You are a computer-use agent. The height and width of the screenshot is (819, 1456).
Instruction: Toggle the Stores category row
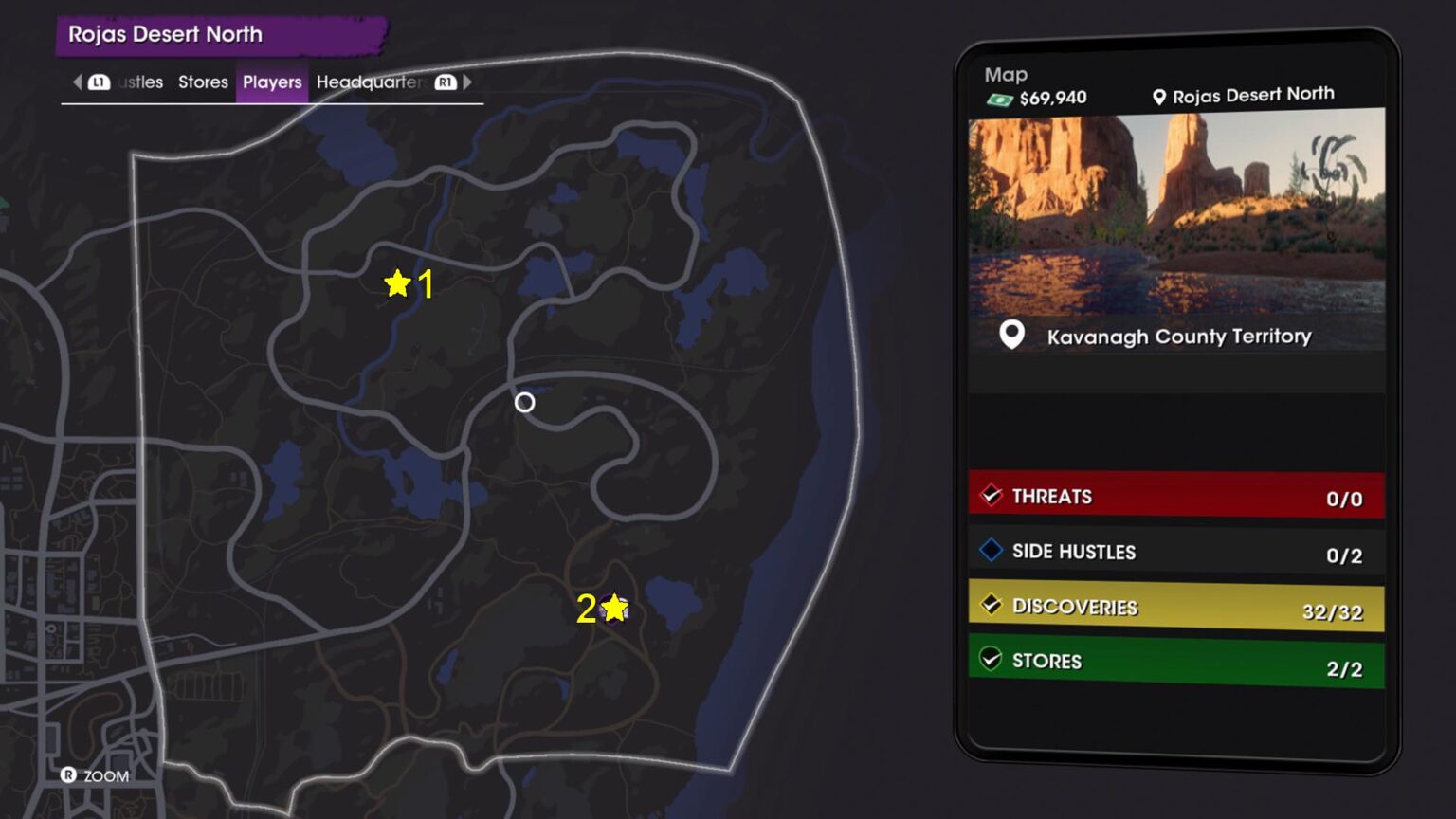point(1175,661)
